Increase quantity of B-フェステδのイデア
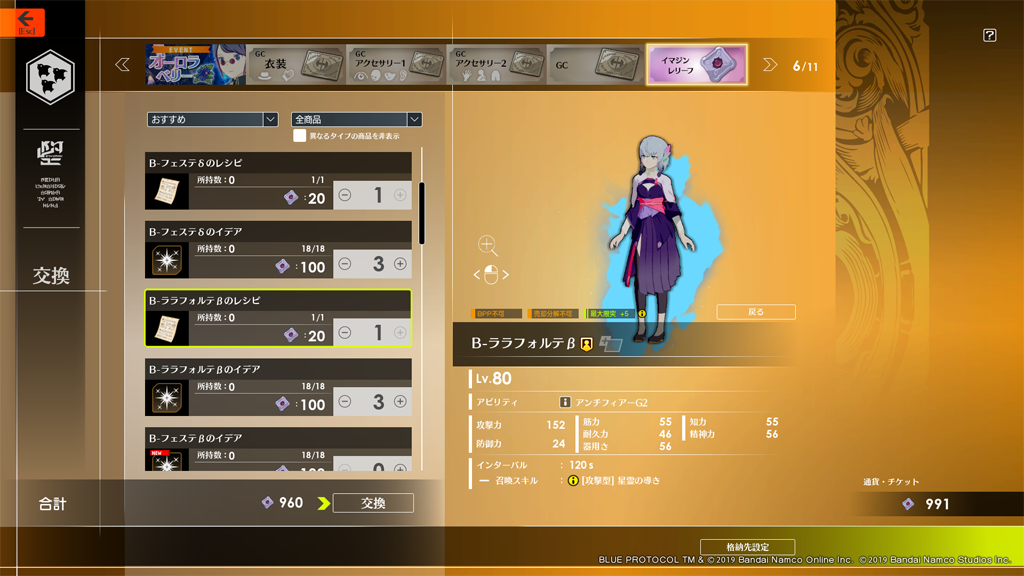Screen dimensions: 1024x576 pyautogui.click(x=400, y=264)
